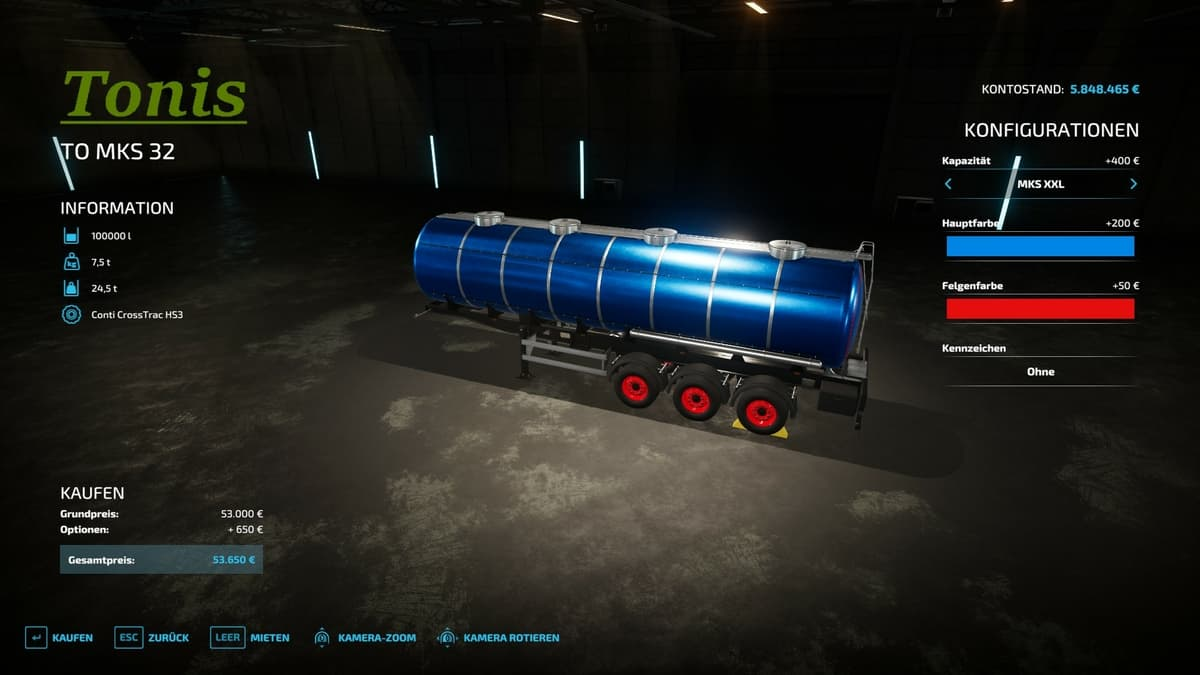
Task: Buy the trailer with Kaufen
Action: pos(59,637)
